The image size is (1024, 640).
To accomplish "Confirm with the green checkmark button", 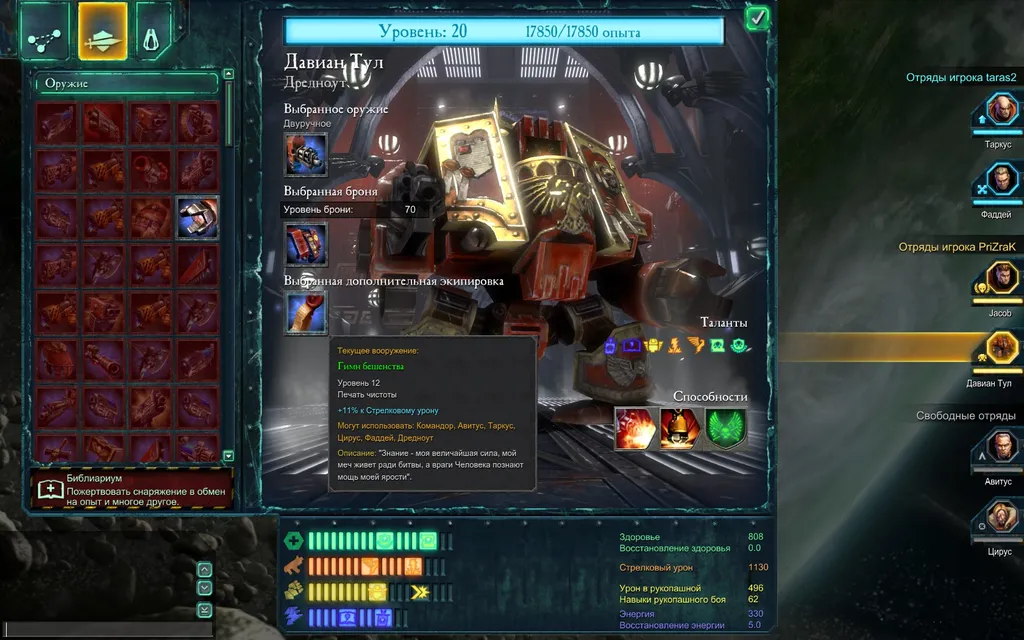I will coord(757,17).
